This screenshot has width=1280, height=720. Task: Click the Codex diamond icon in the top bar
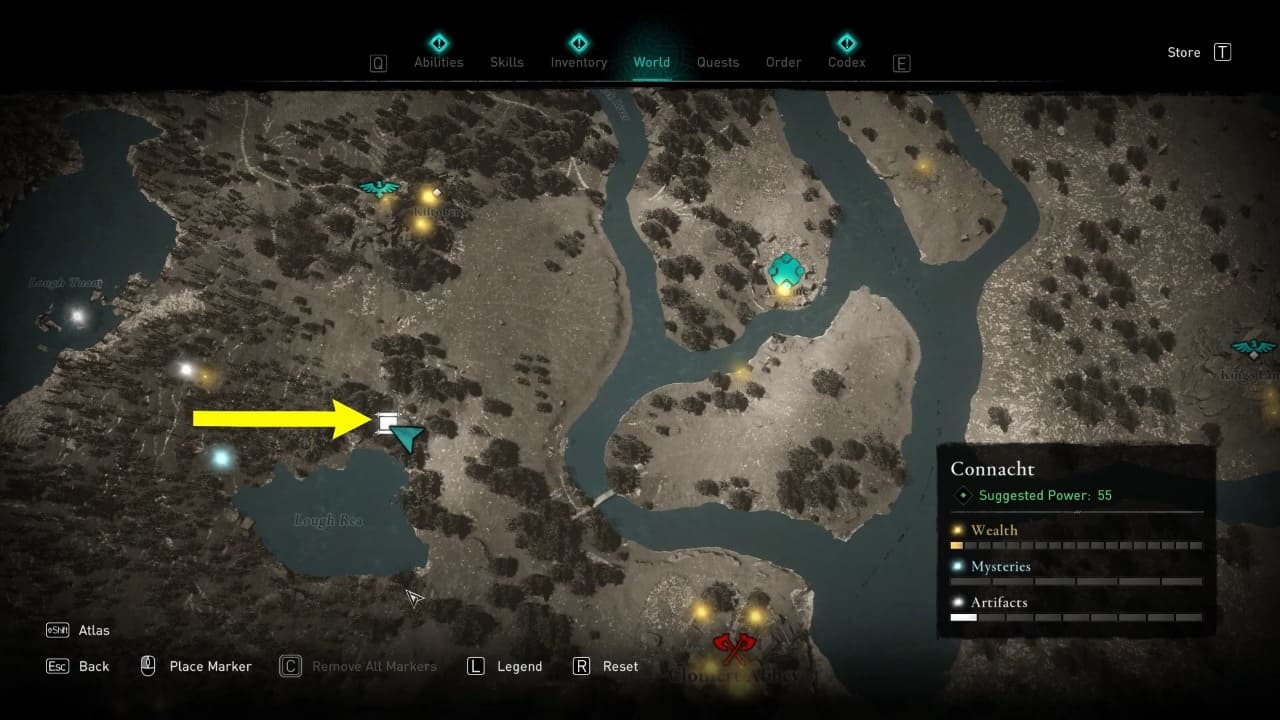point(846,43)
